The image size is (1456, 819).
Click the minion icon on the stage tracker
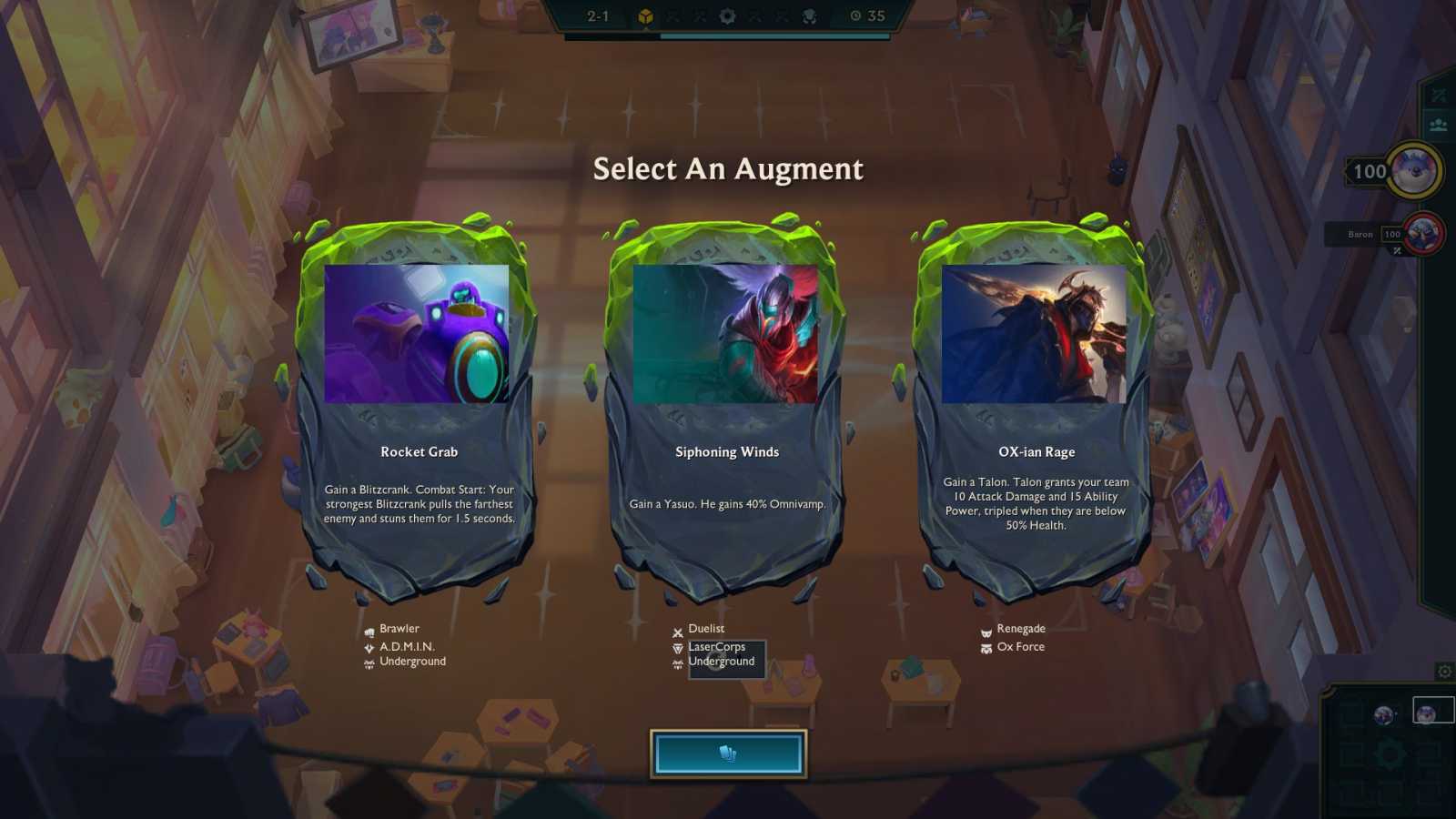[808, 15]
